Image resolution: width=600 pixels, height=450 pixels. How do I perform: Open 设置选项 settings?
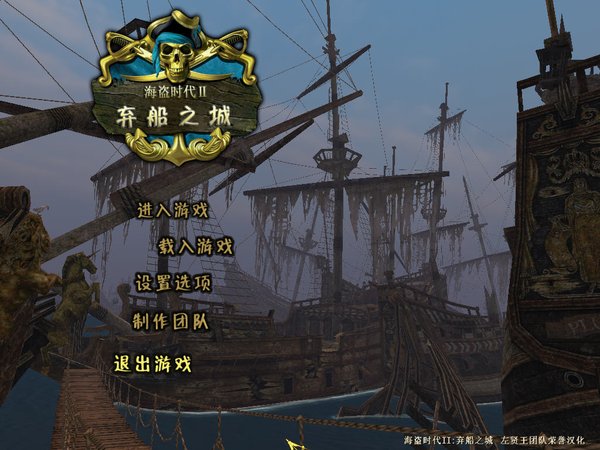pos(173,282)
